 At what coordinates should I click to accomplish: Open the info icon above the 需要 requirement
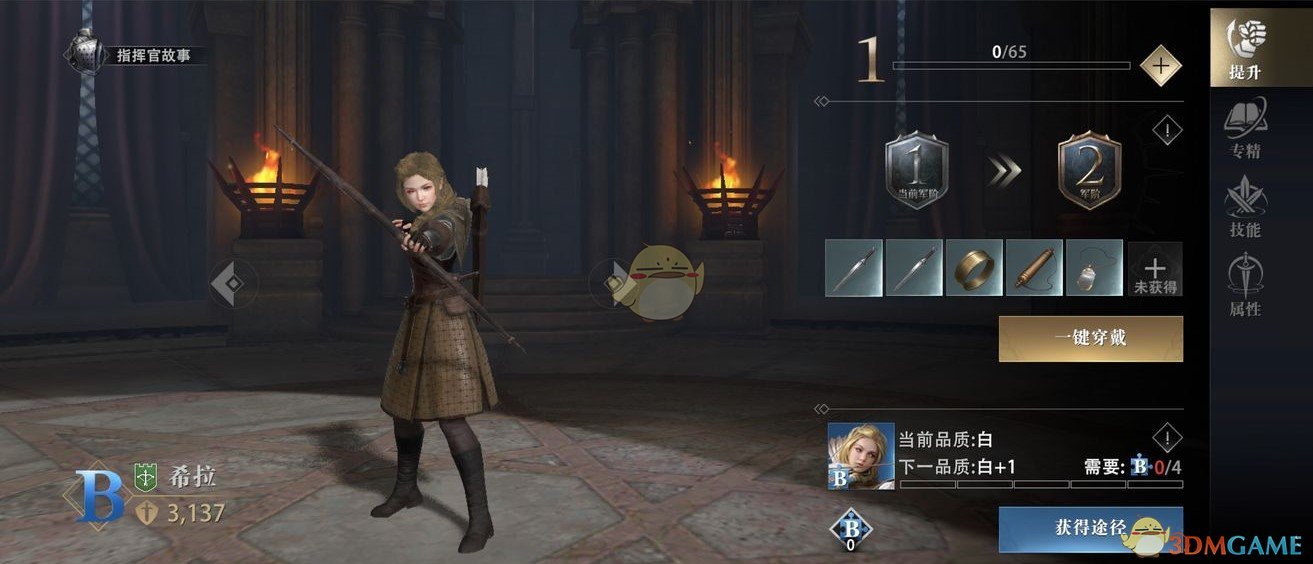[x=1167, y=437]
